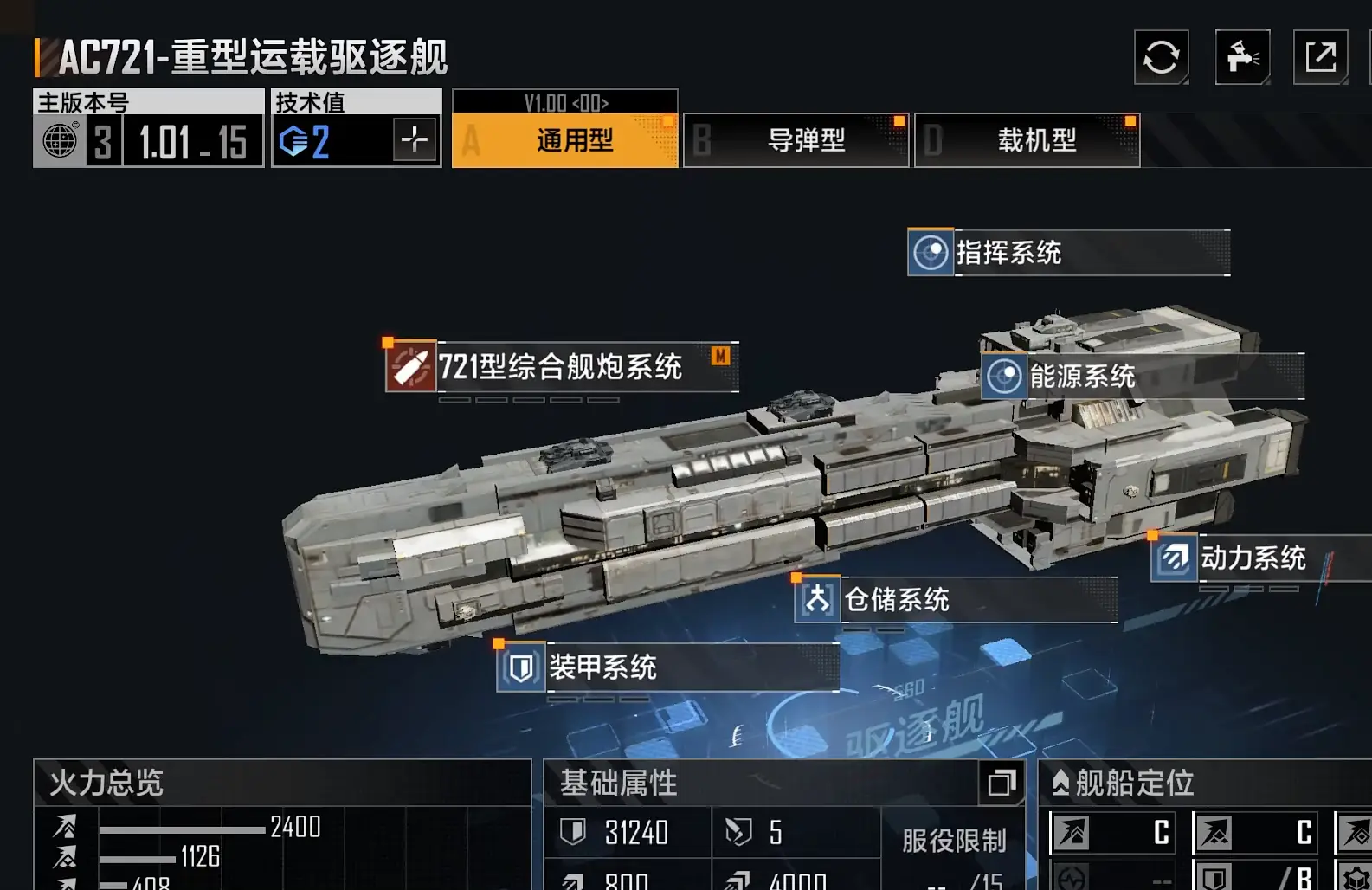Screen dimensions: 1372x890
Task: Click the refresh arrows button
Action: (x=1161, y=57)
